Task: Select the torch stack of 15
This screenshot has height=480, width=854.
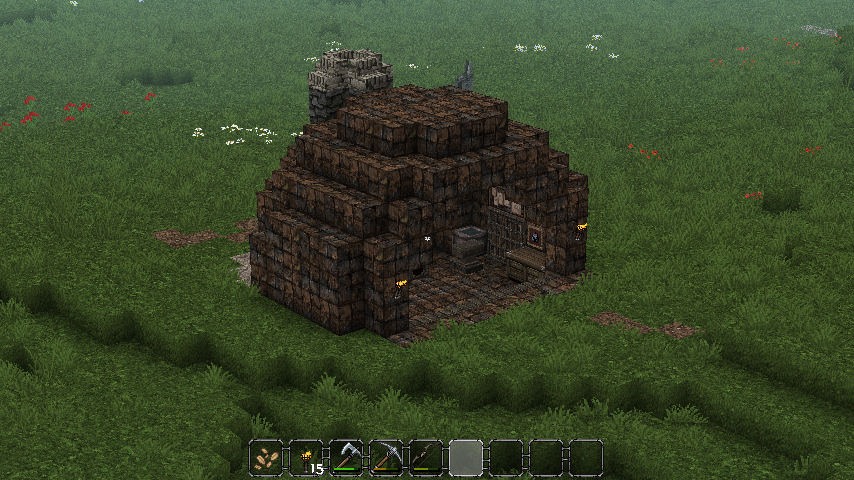Action: click(306, 458)
